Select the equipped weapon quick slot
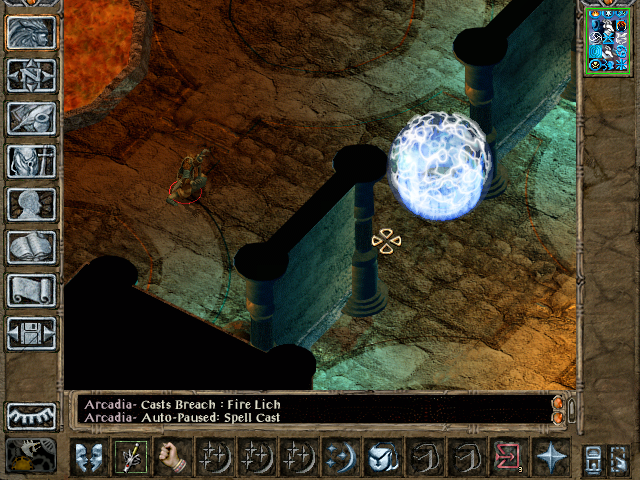640x480 pixels. [130, 457]
